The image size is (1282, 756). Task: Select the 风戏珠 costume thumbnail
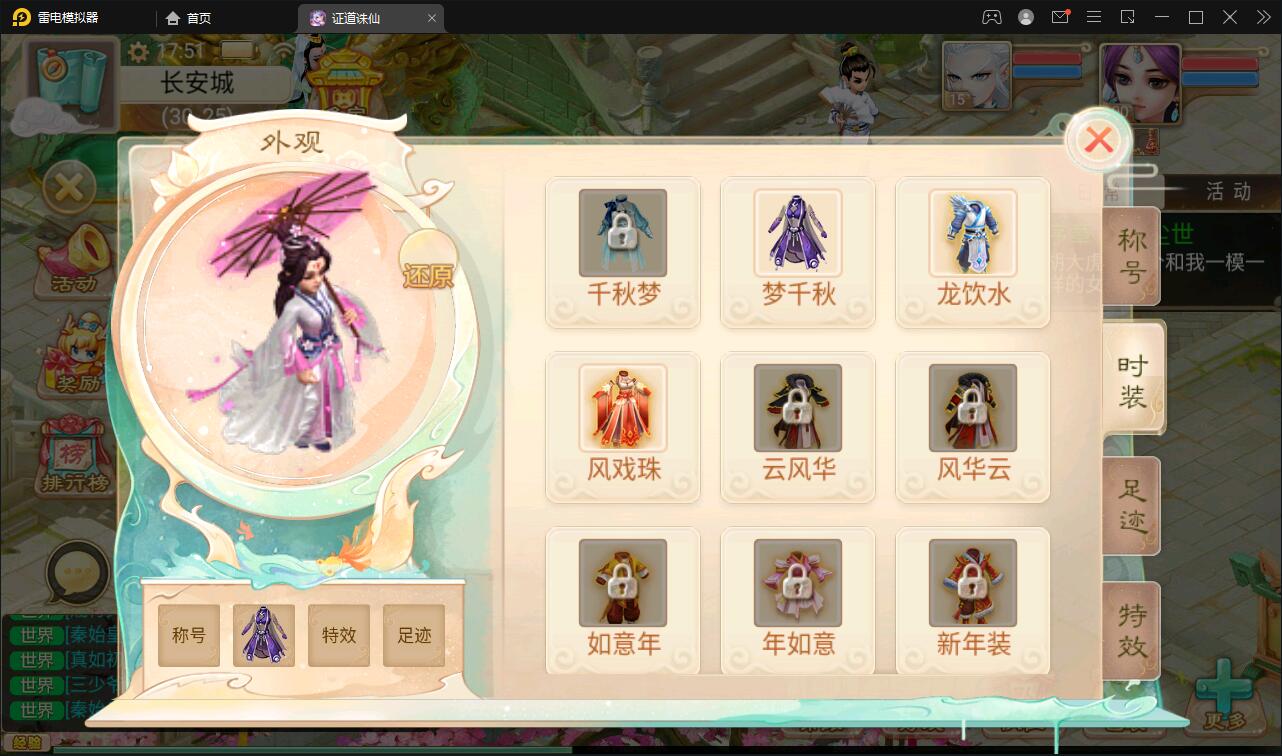622,407
